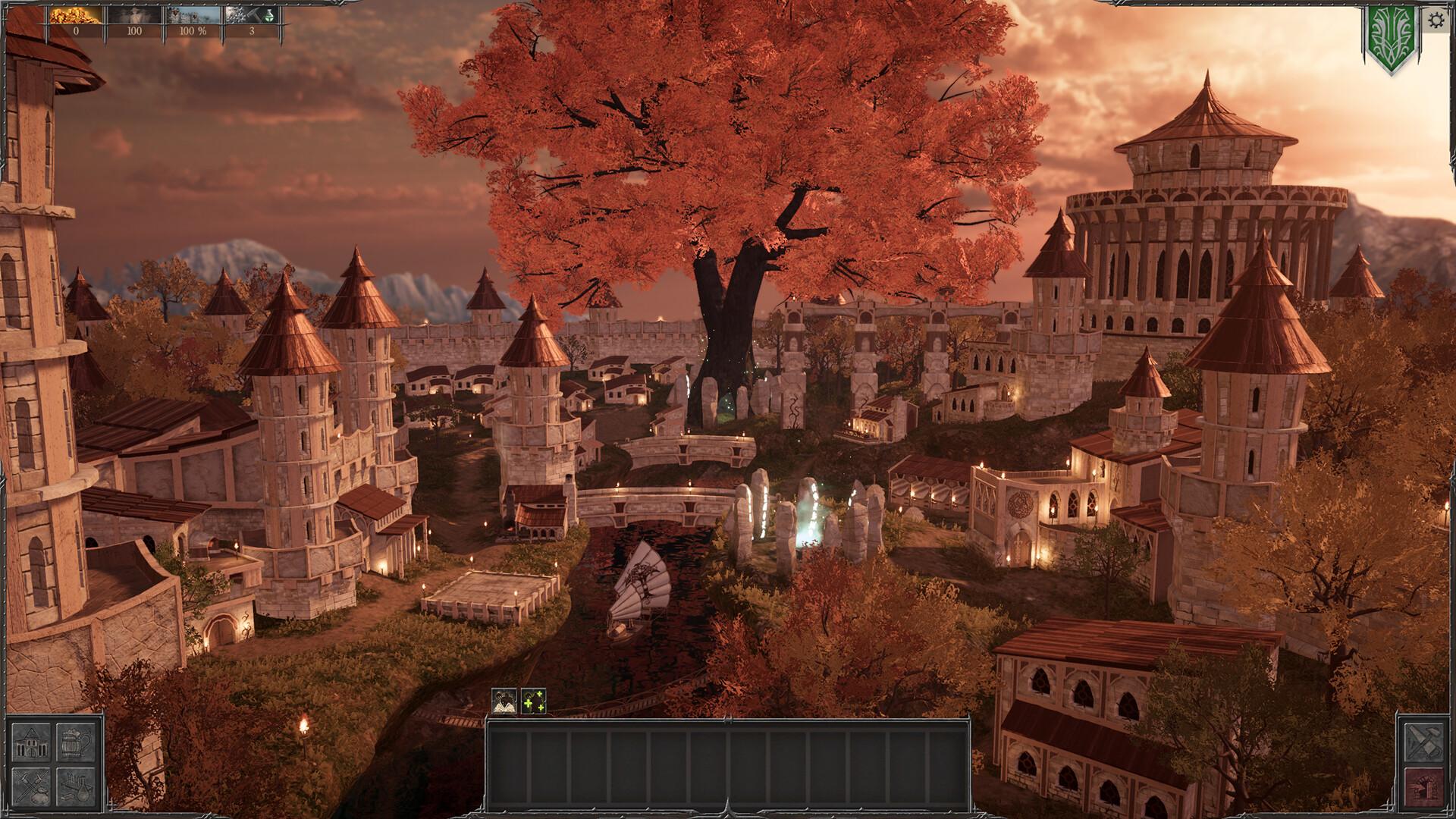The width and height of the screenshot is (1456, 819).
Task: Click the potion and tools resource icon
Action: [x=253, y=15]
